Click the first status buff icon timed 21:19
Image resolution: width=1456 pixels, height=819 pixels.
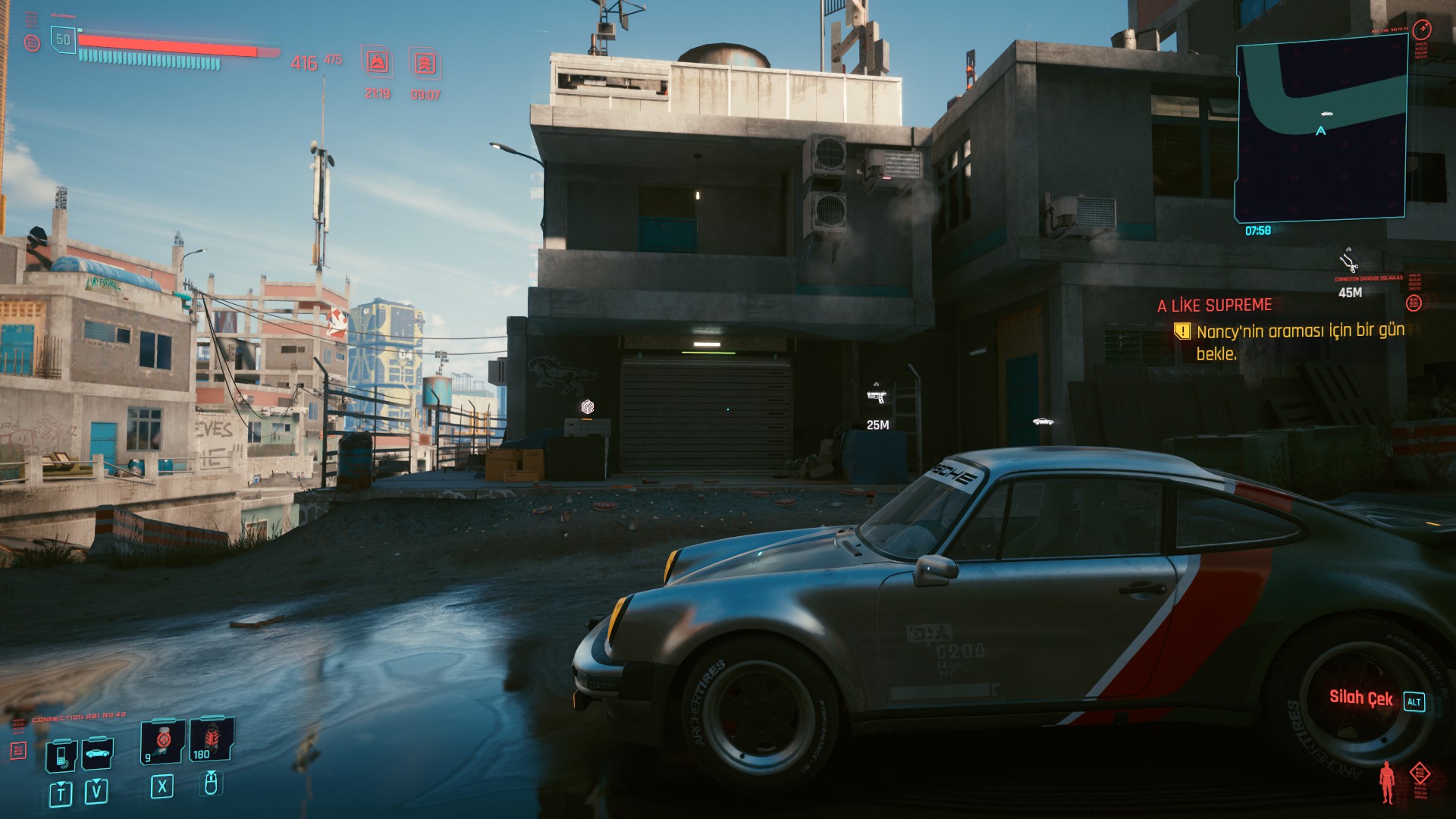click(378, 63)
